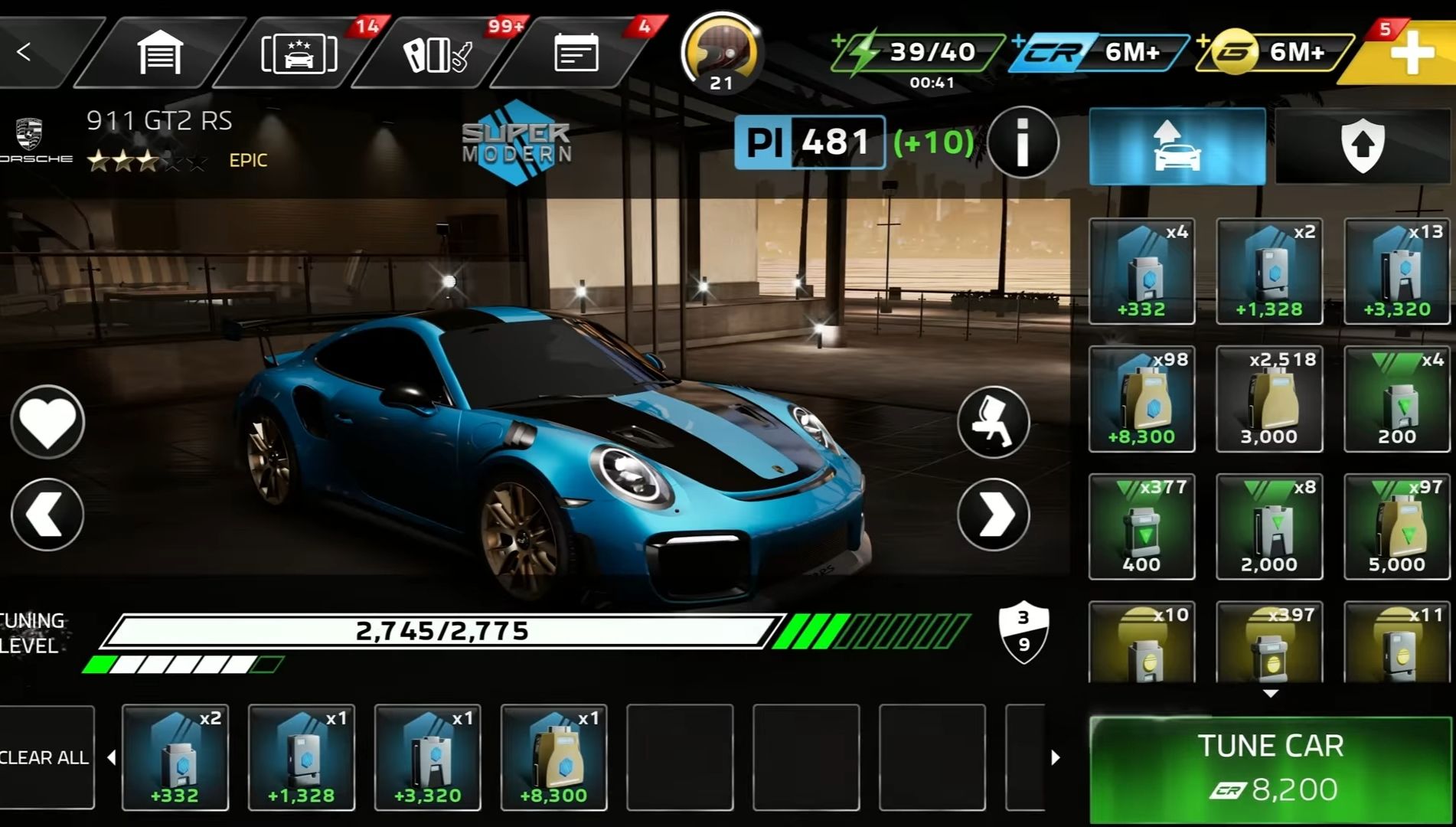Viewport: 1456px width, 827px height.
Task: Favorite the 911 GT2 RS with the heart
Action: 47,422
